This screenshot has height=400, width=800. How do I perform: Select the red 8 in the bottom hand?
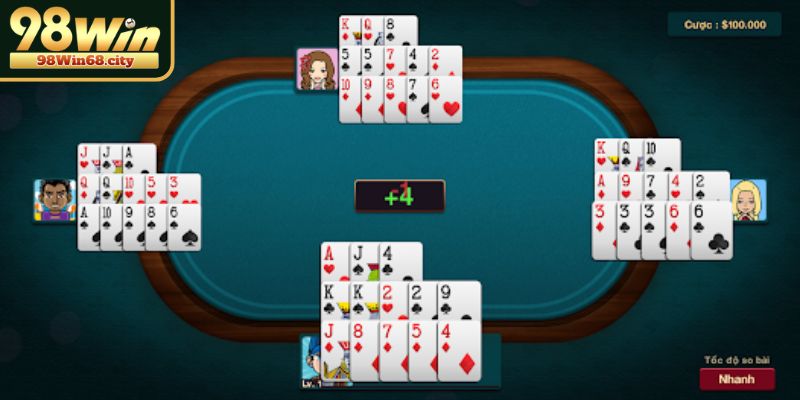365,351
